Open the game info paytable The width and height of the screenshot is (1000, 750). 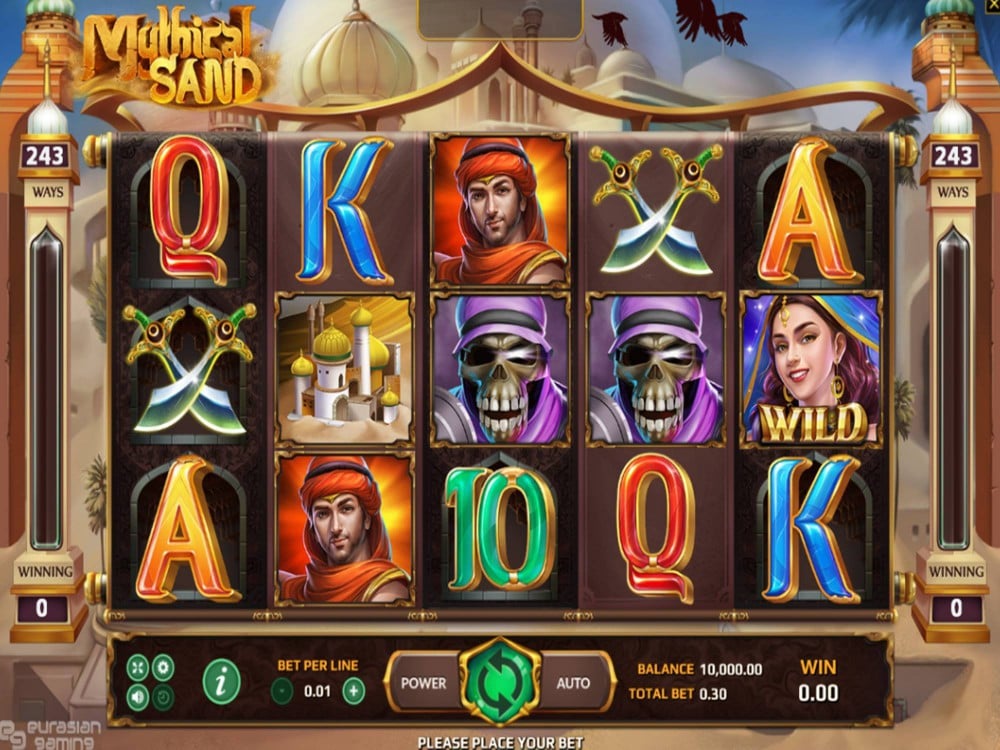[221, 680]
